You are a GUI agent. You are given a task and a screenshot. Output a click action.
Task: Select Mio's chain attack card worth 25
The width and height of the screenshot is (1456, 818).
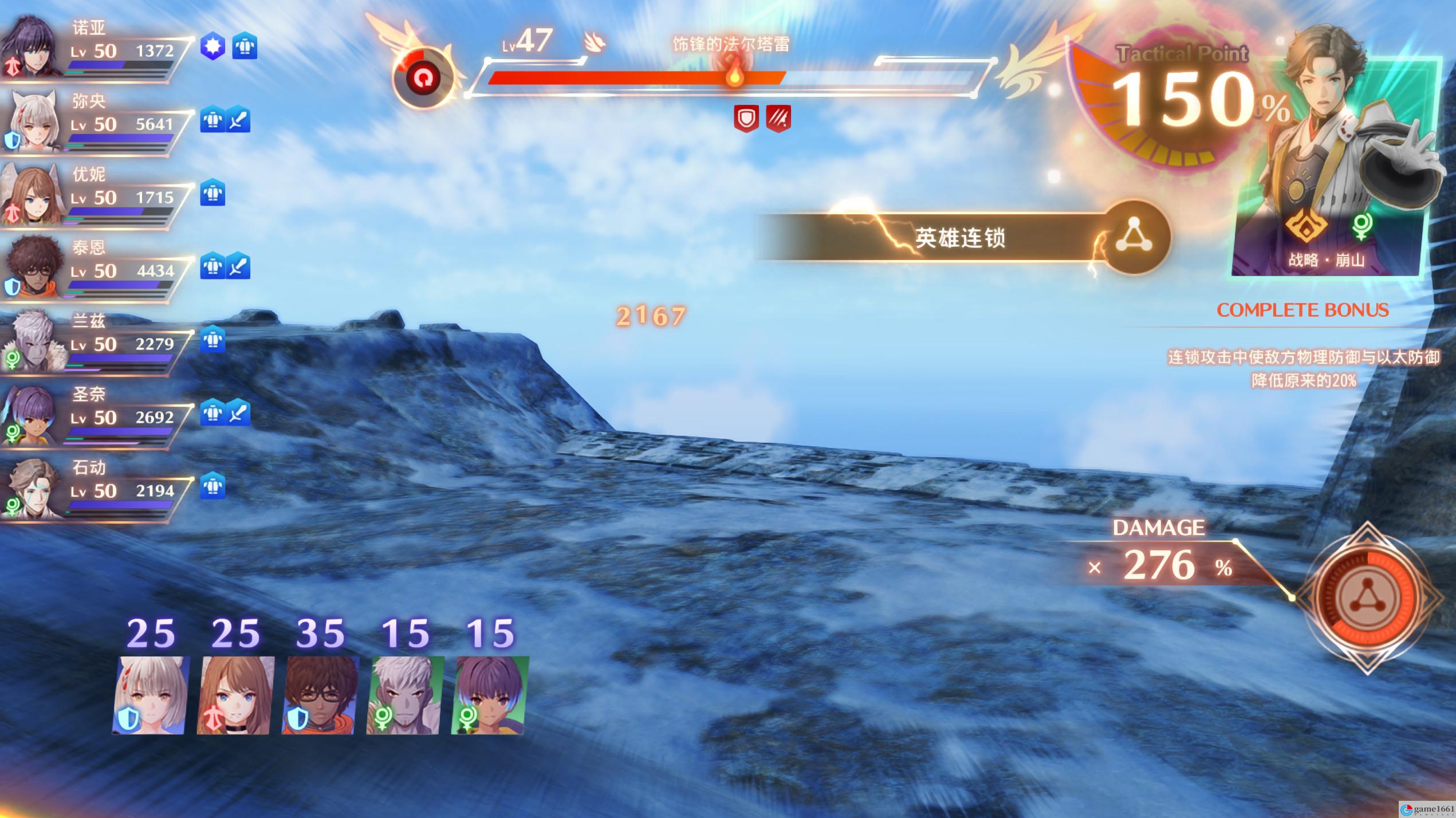coord(151,694)
